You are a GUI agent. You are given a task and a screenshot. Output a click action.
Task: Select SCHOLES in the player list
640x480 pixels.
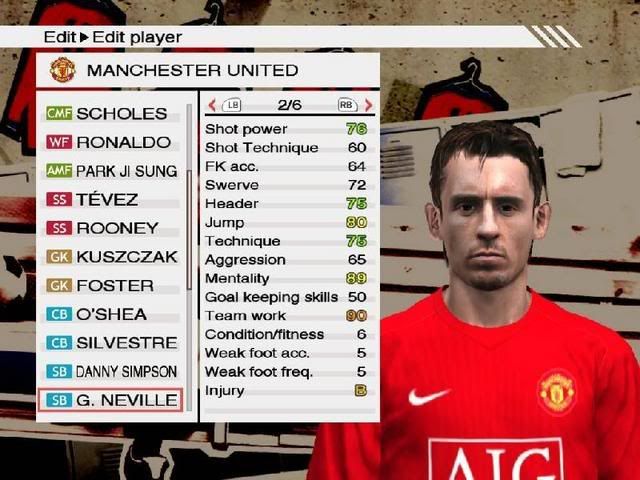[110, 113]
